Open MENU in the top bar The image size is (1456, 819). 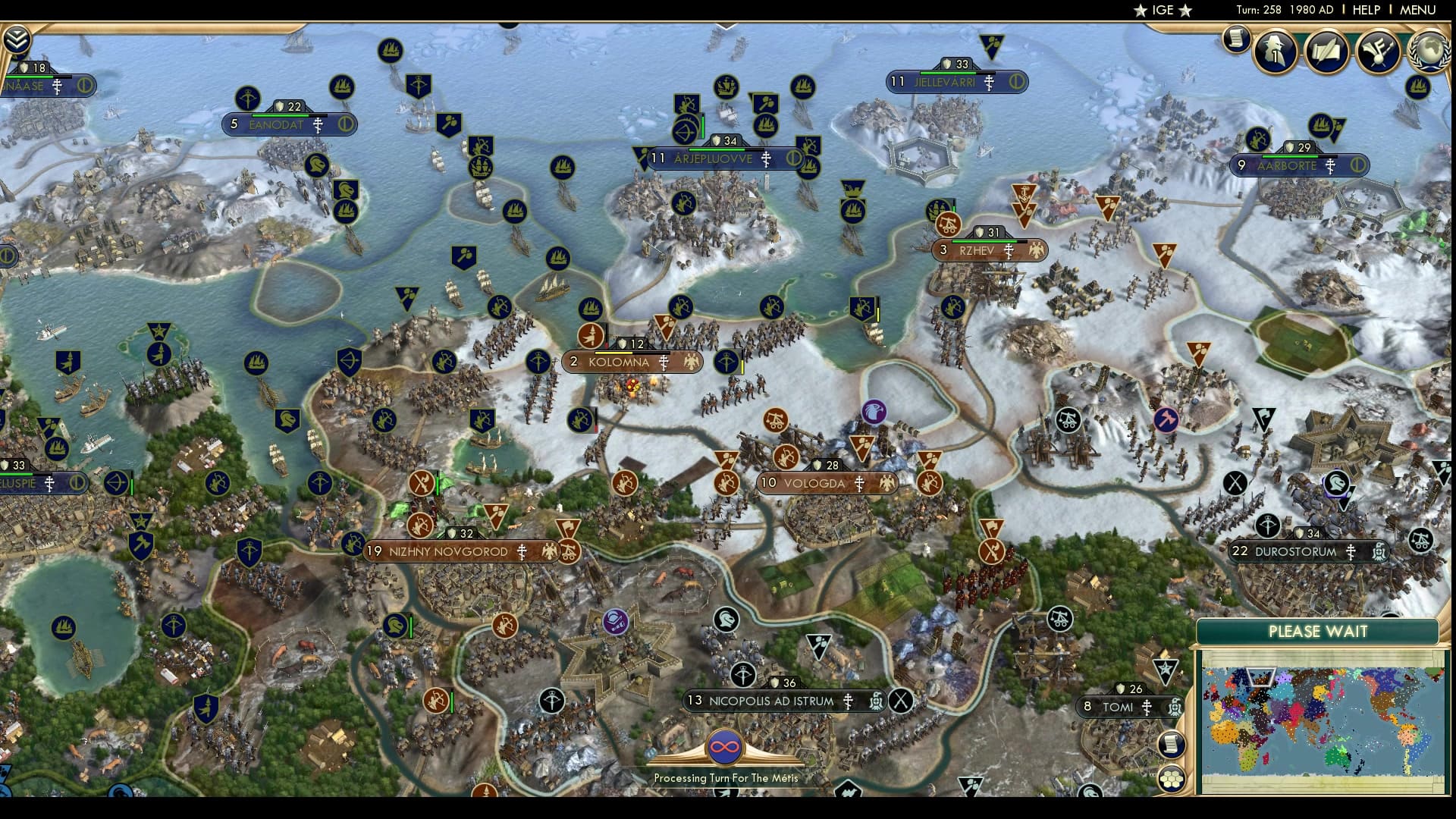tap(1417, 11)
